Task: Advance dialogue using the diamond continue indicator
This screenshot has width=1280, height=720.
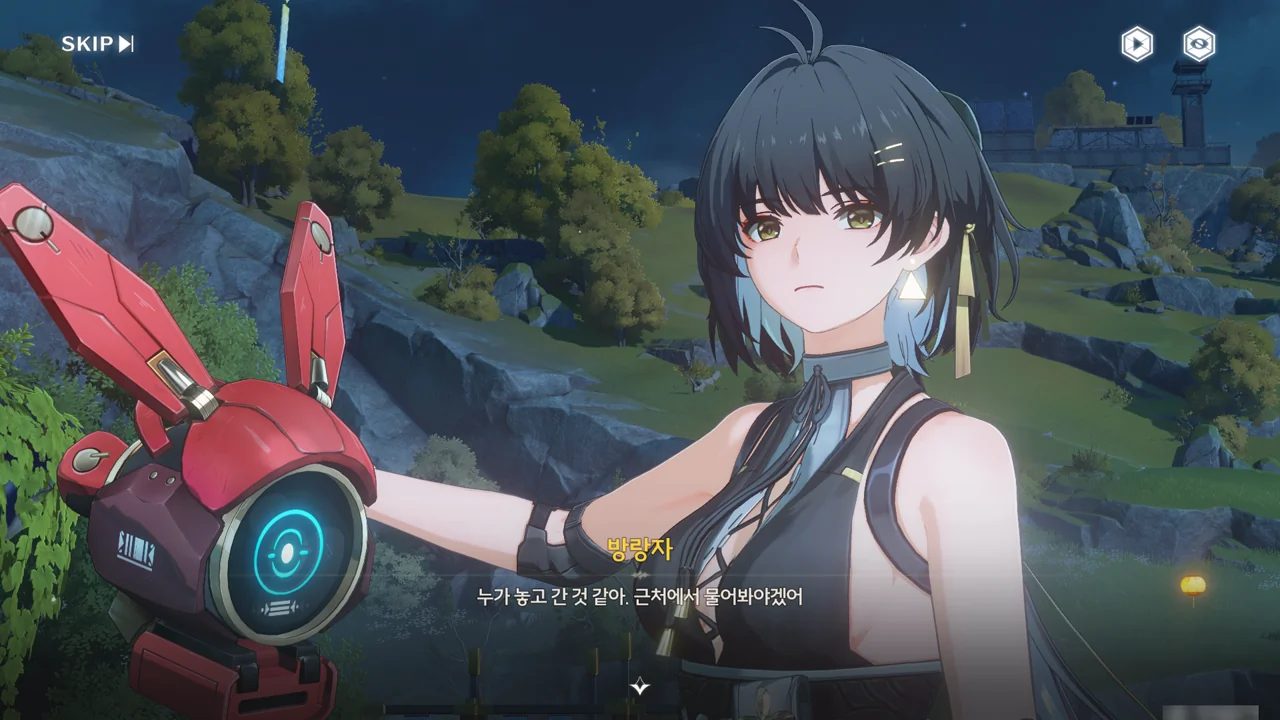Action: (x=640, y=686)
